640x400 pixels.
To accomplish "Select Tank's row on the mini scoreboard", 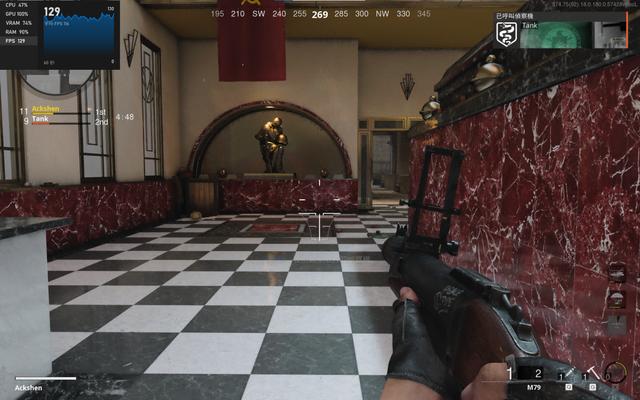I will [x=62, y=120].
